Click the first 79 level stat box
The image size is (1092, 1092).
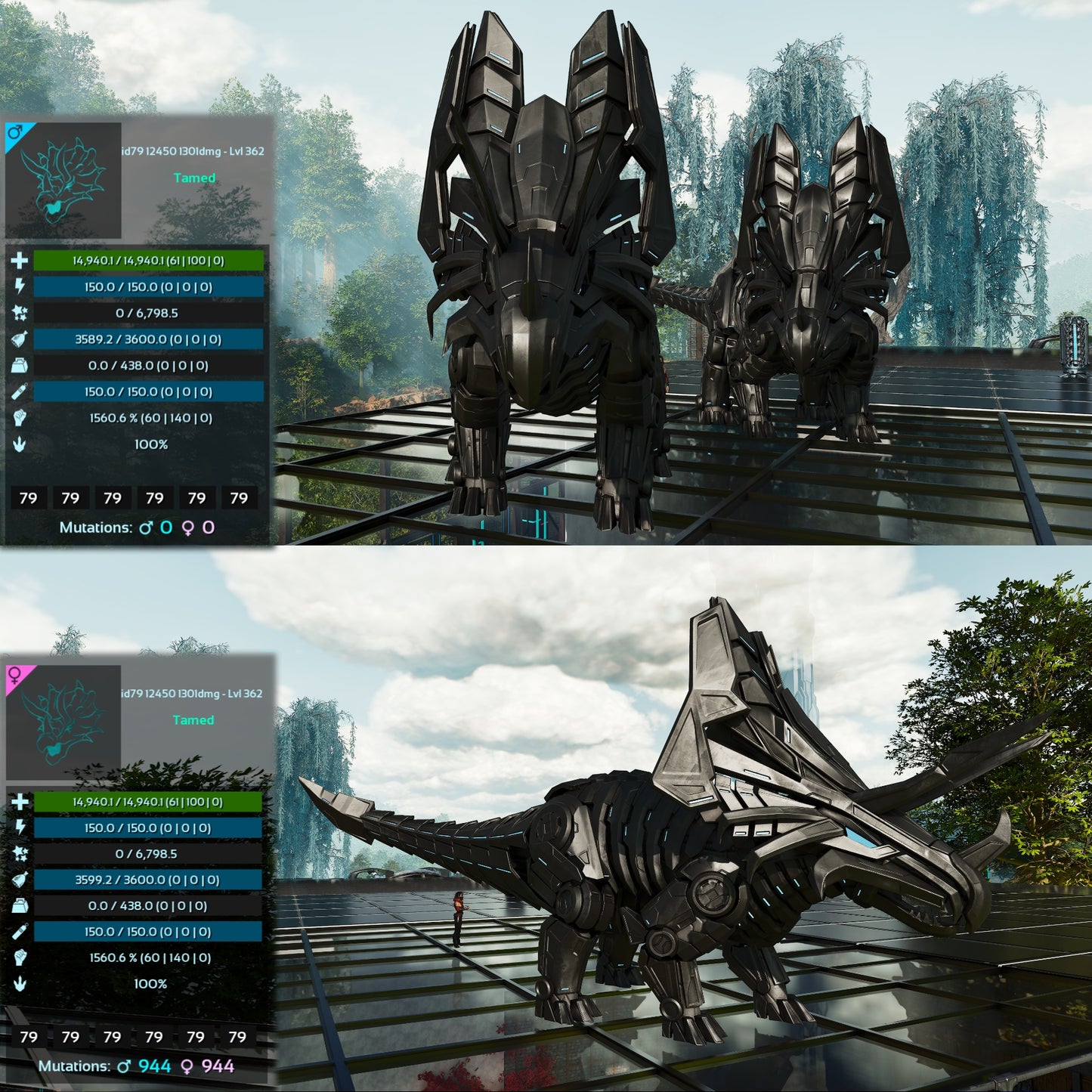tap(29, 498)
